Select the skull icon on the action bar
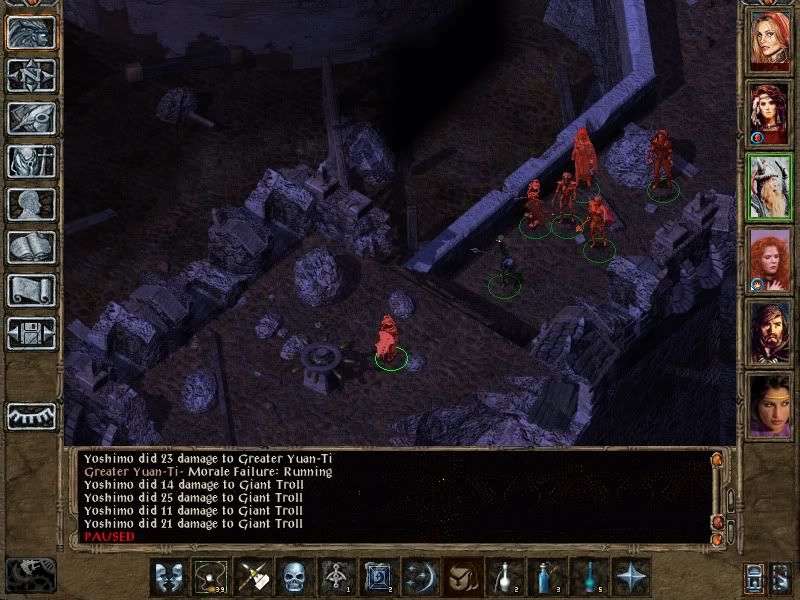 point(294,577)
